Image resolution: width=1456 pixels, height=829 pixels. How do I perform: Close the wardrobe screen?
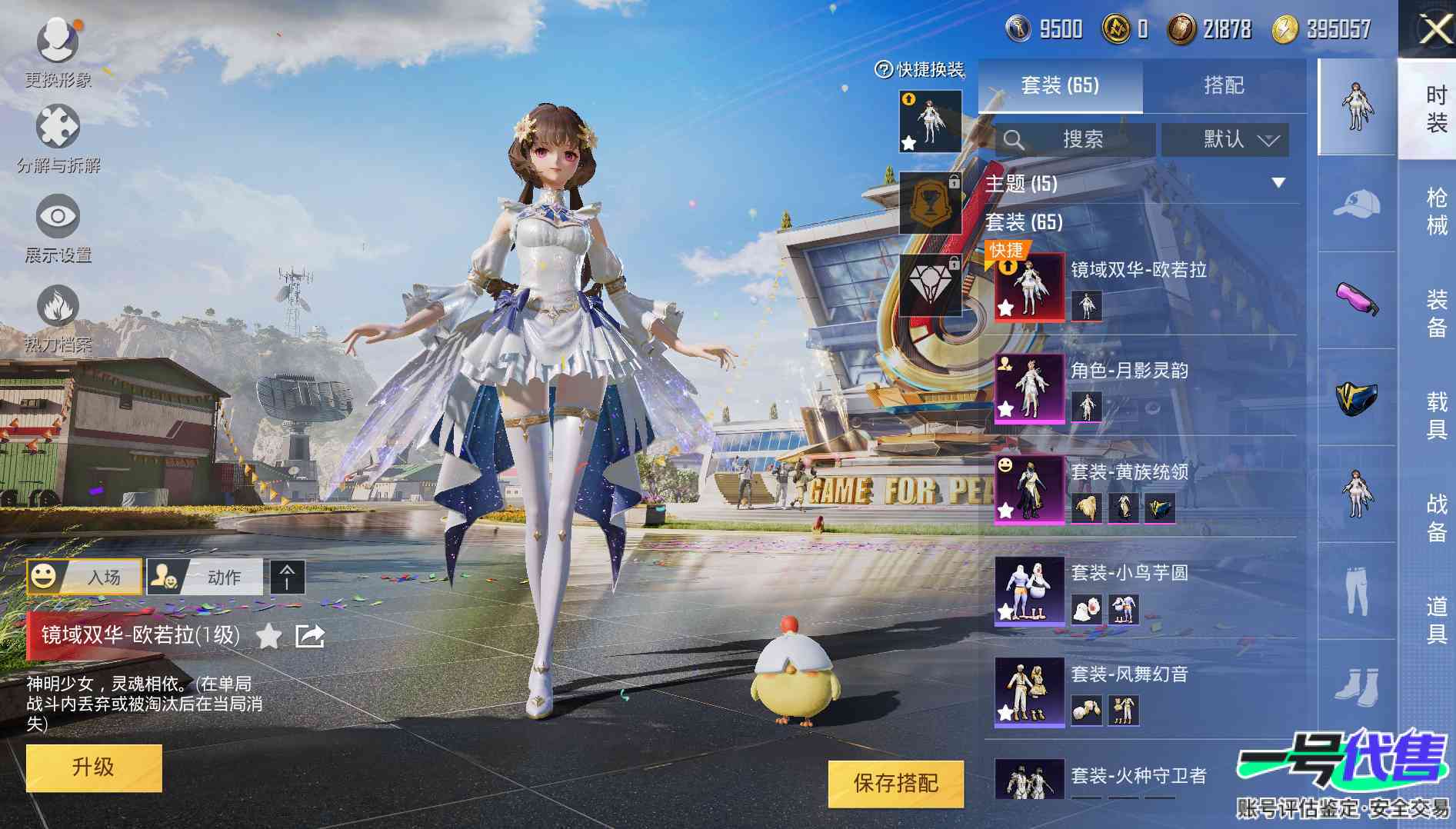(1434, 30)
